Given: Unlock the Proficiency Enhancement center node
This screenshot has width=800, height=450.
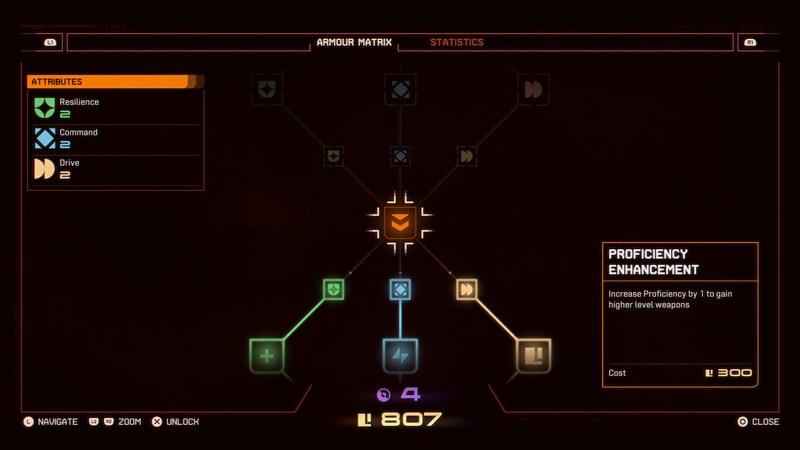Looking at the screenshot, I should coord(400,223).
